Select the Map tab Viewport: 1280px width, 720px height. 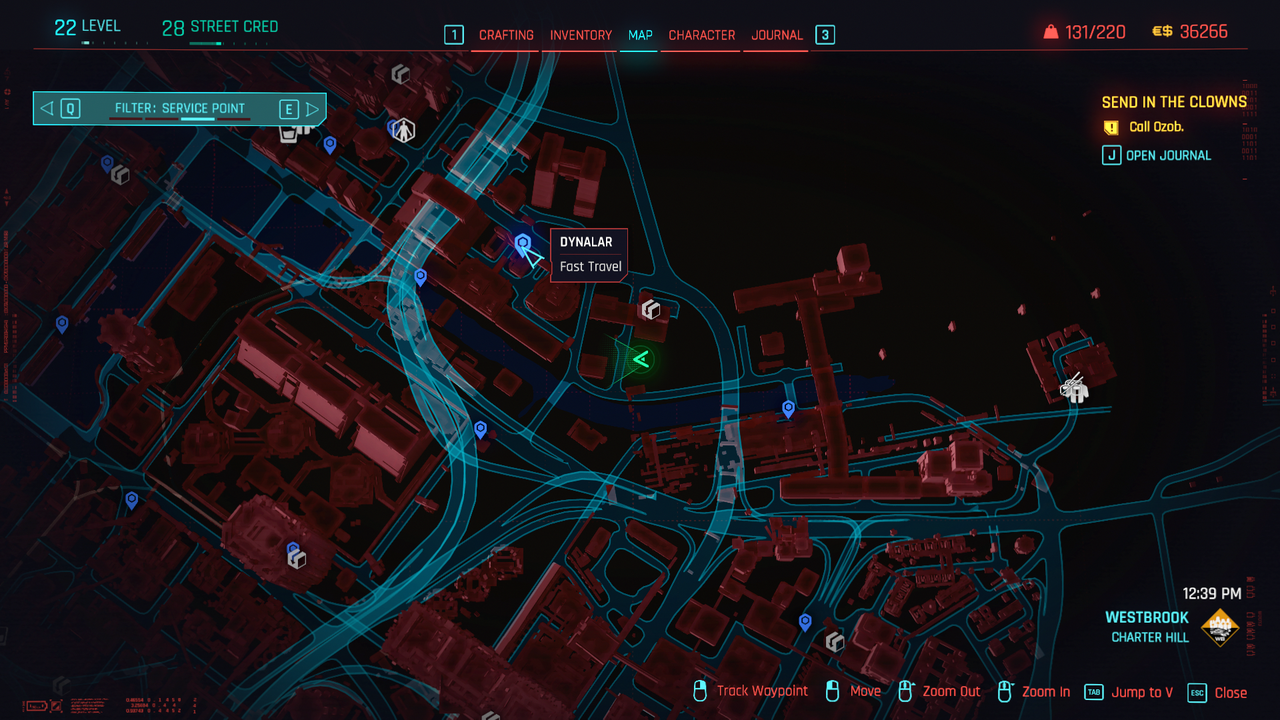tap(640, 35)
